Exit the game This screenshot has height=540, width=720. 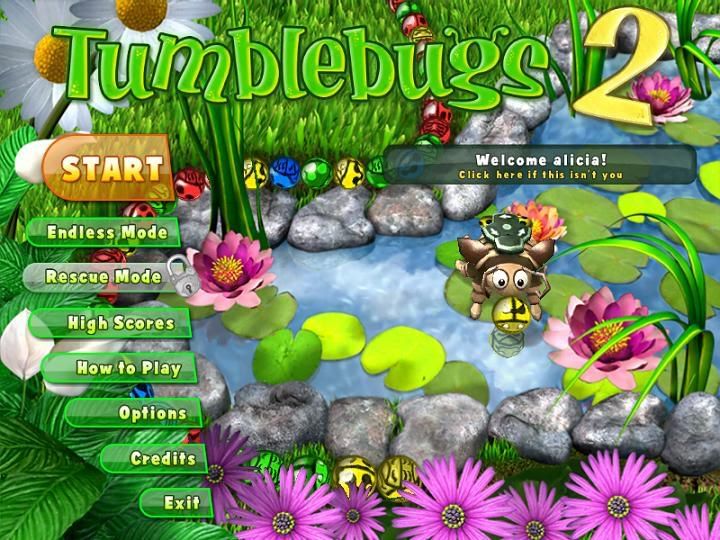tap(181, 502)
